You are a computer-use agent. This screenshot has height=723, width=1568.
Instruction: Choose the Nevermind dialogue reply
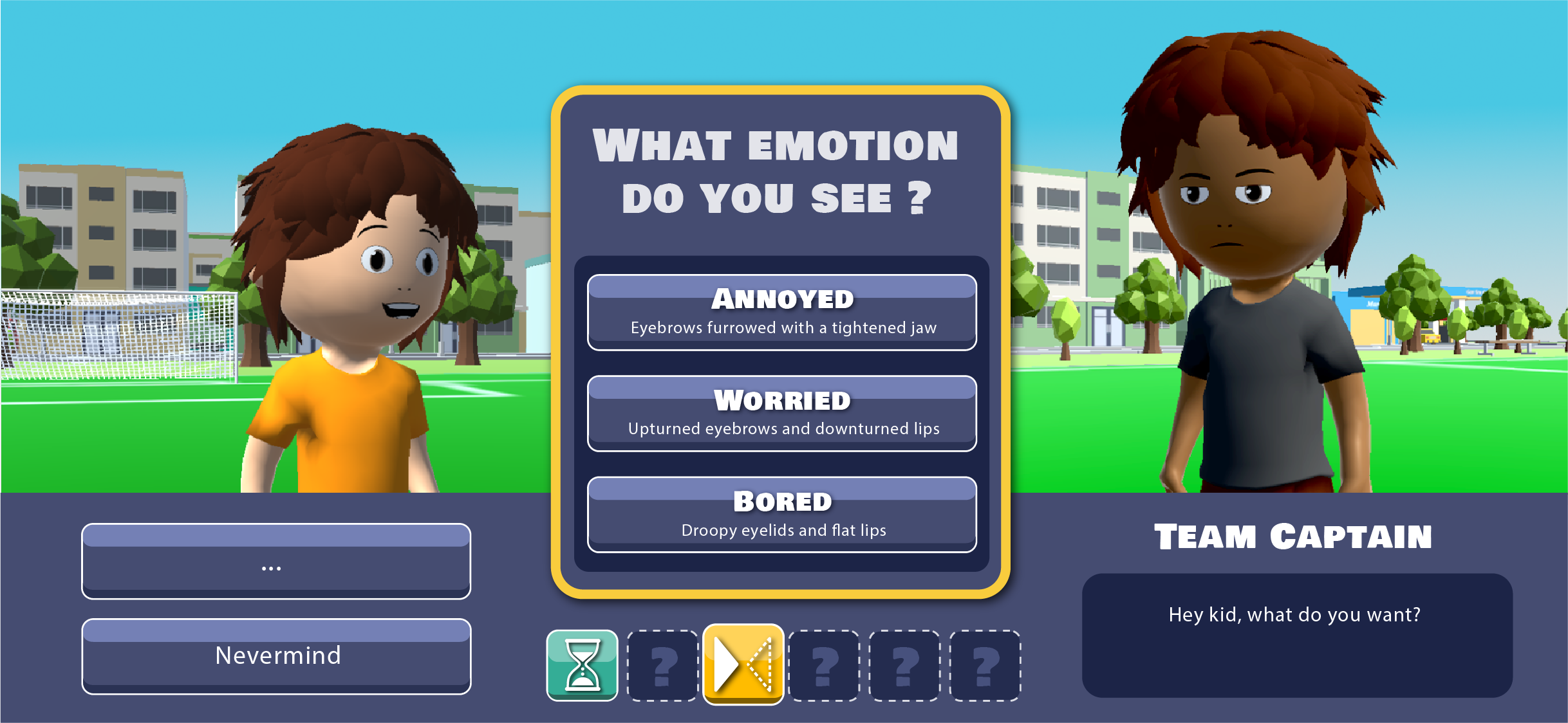click(x=276, y=656)
